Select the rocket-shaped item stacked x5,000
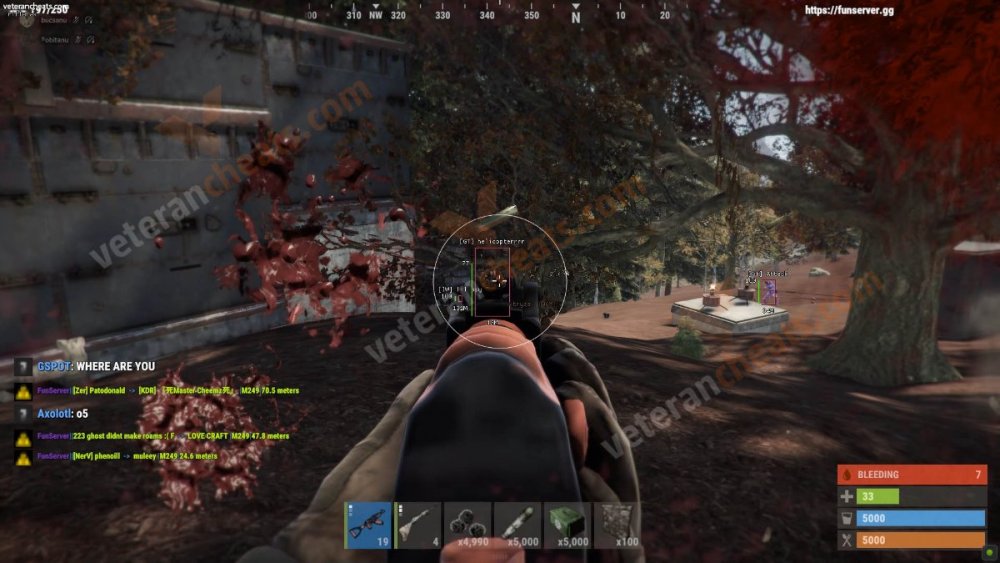Screen dimensions: 1000x563 pos(518,525)
